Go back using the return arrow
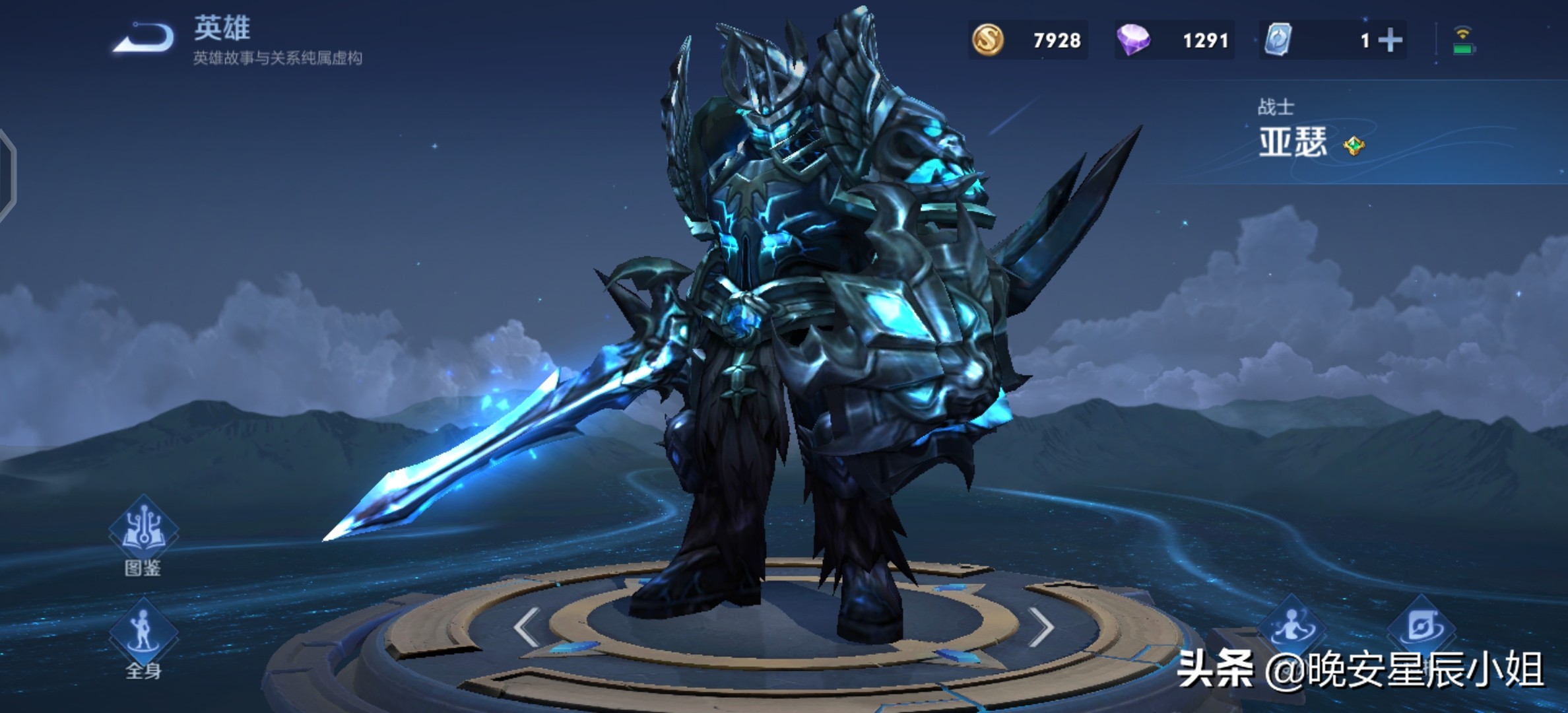Viewport: 1568px width, 713px height. 144,38
